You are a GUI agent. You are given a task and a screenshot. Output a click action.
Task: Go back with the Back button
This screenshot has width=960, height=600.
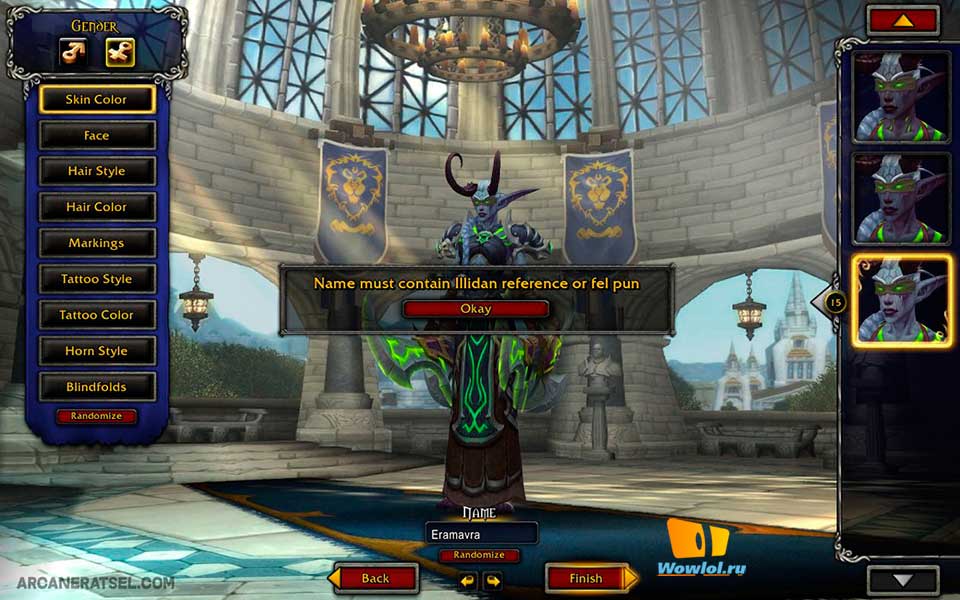pos(375,578)
